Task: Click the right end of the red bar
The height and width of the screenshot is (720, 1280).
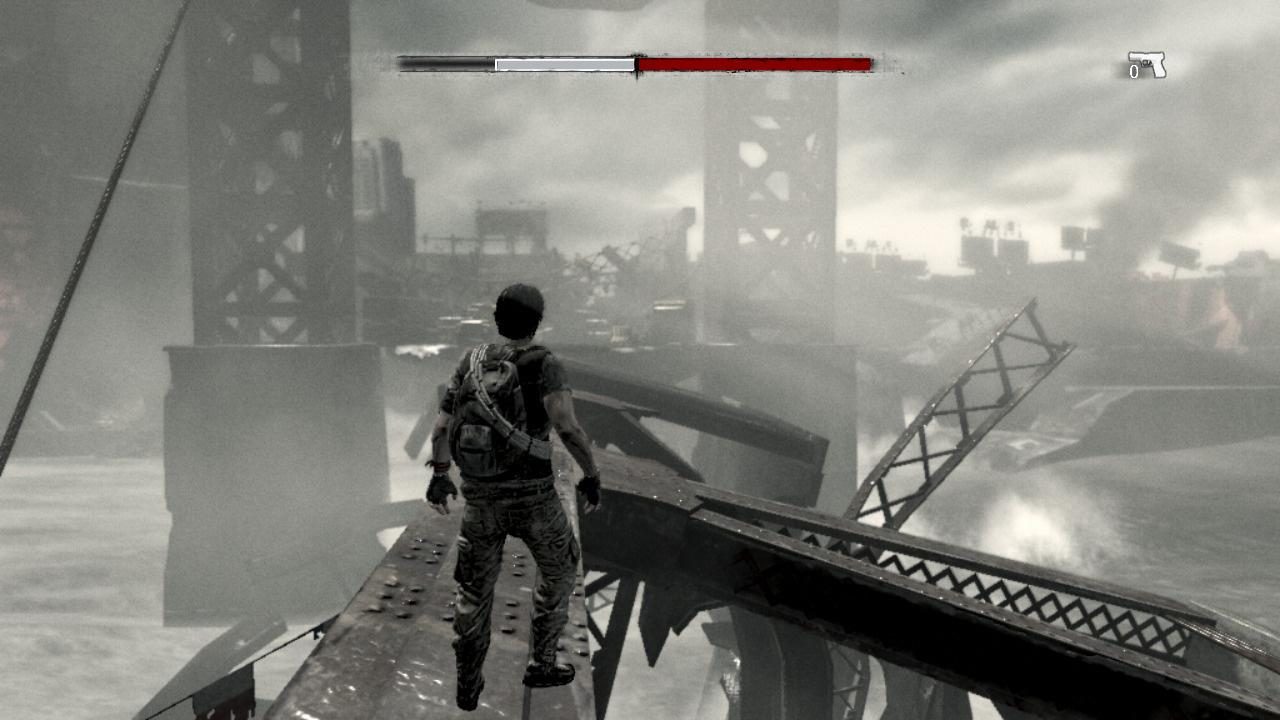Action: tap(868, 62)
